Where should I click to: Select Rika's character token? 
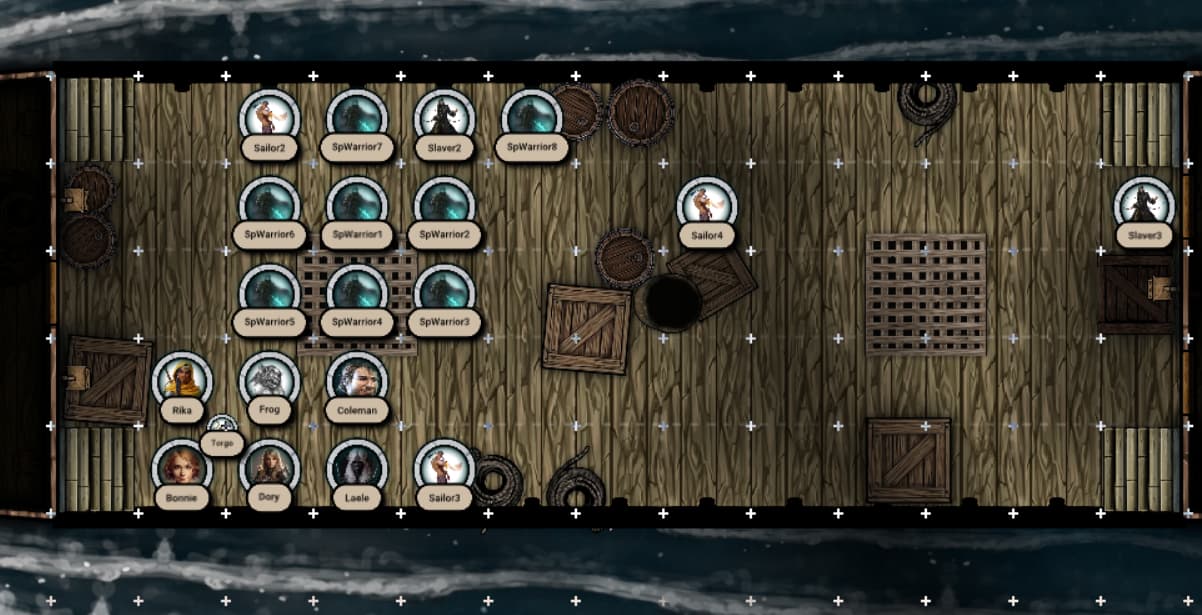click(x=182, y=380)
